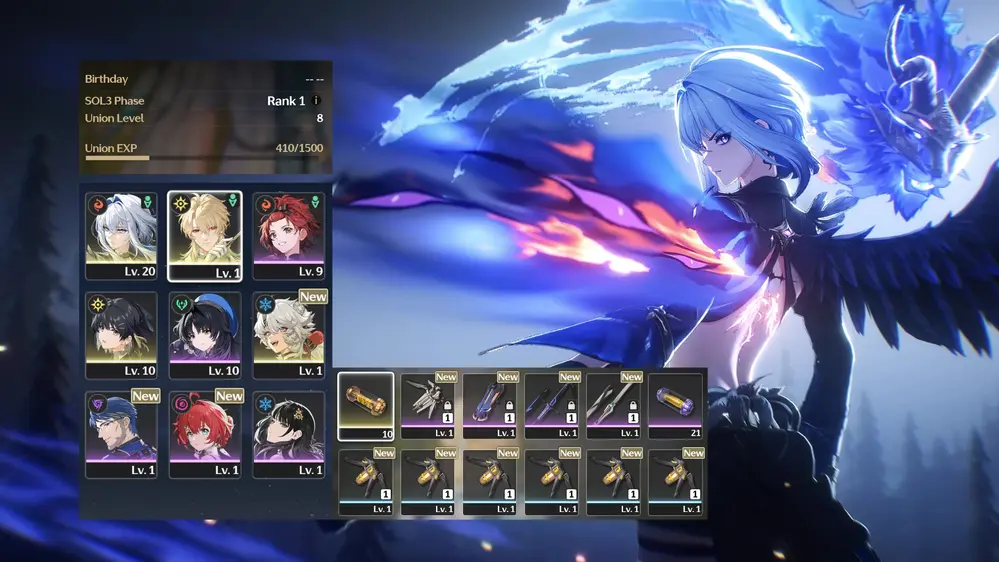Choose the new blue-haired bearded man

tap(121, 433)
